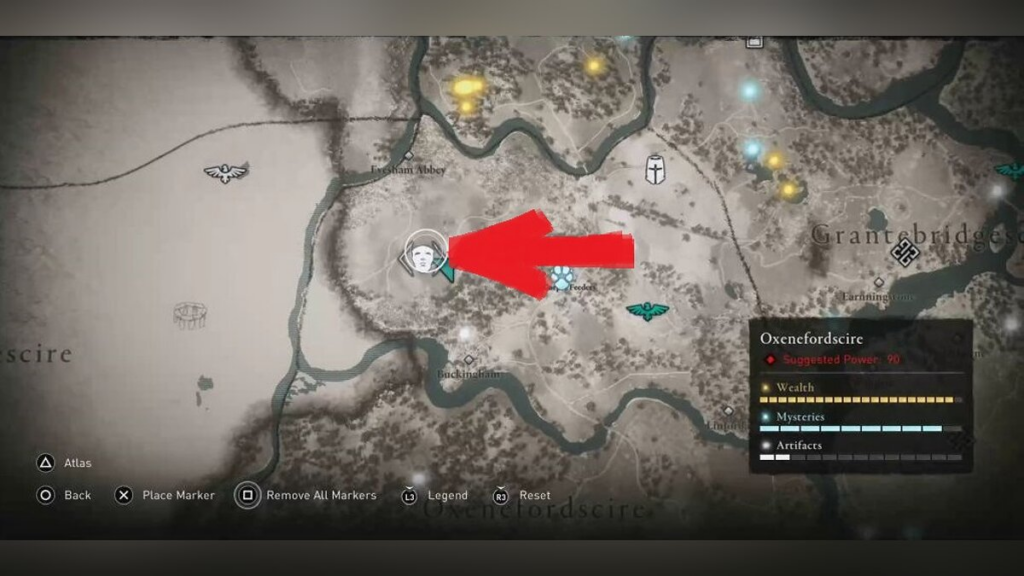Click the Earnningstone location diamond marker

[879, 283]
